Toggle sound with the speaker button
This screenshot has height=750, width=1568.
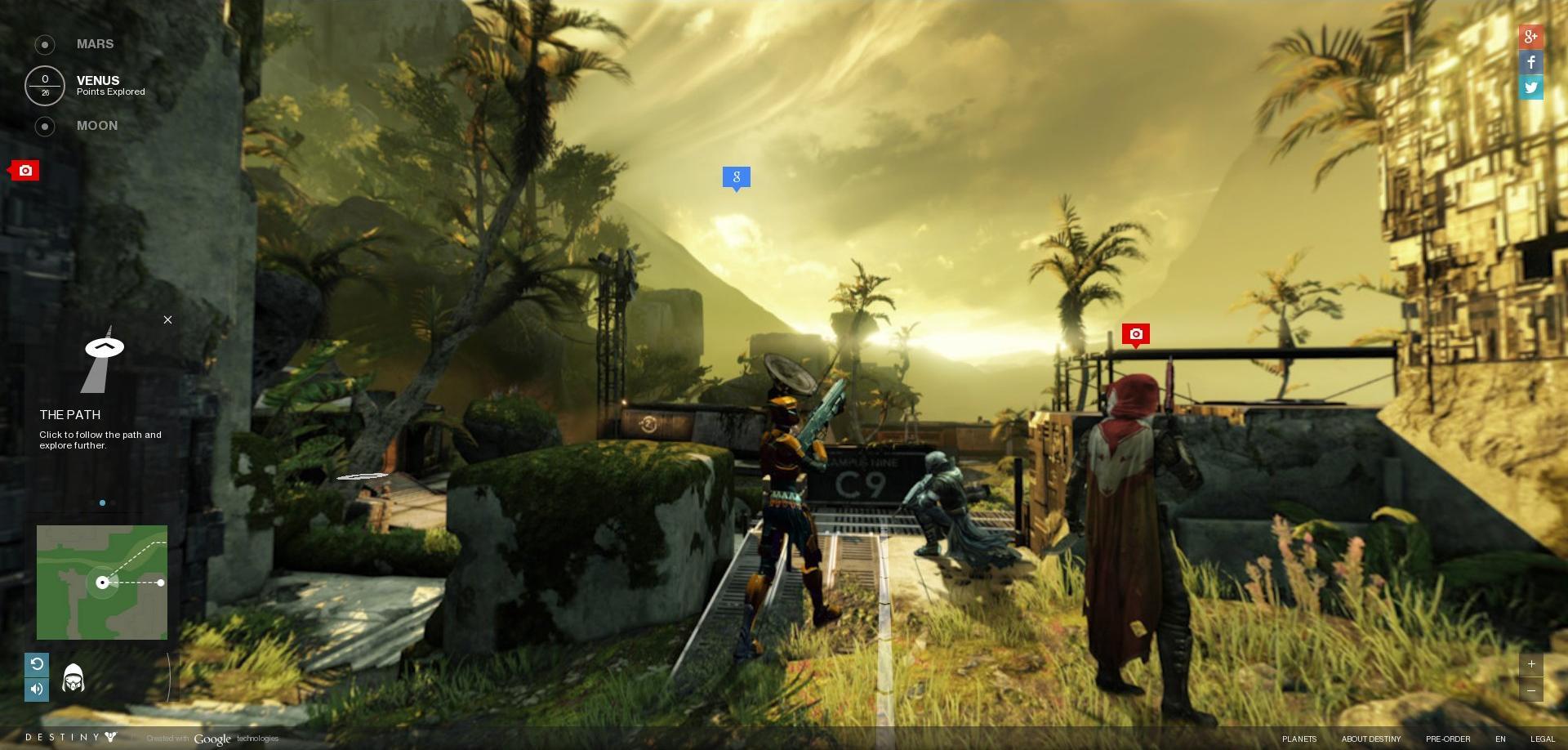coord(37,689)
